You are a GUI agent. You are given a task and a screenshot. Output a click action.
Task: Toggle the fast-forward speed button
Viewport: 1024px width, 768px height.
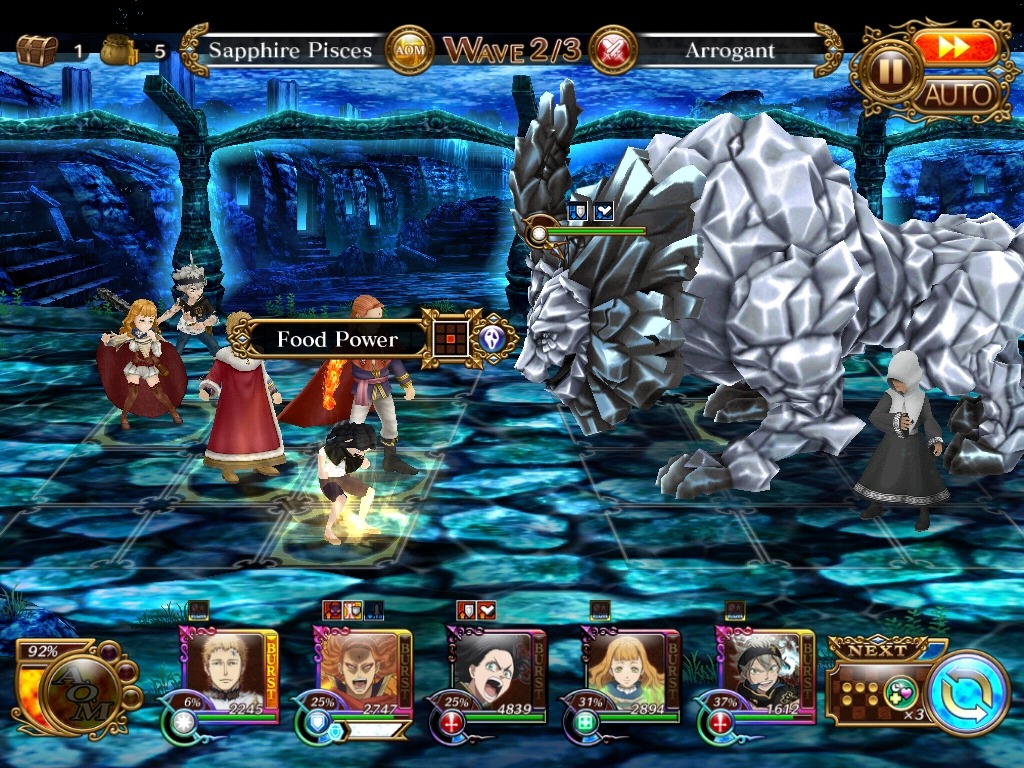955,48
